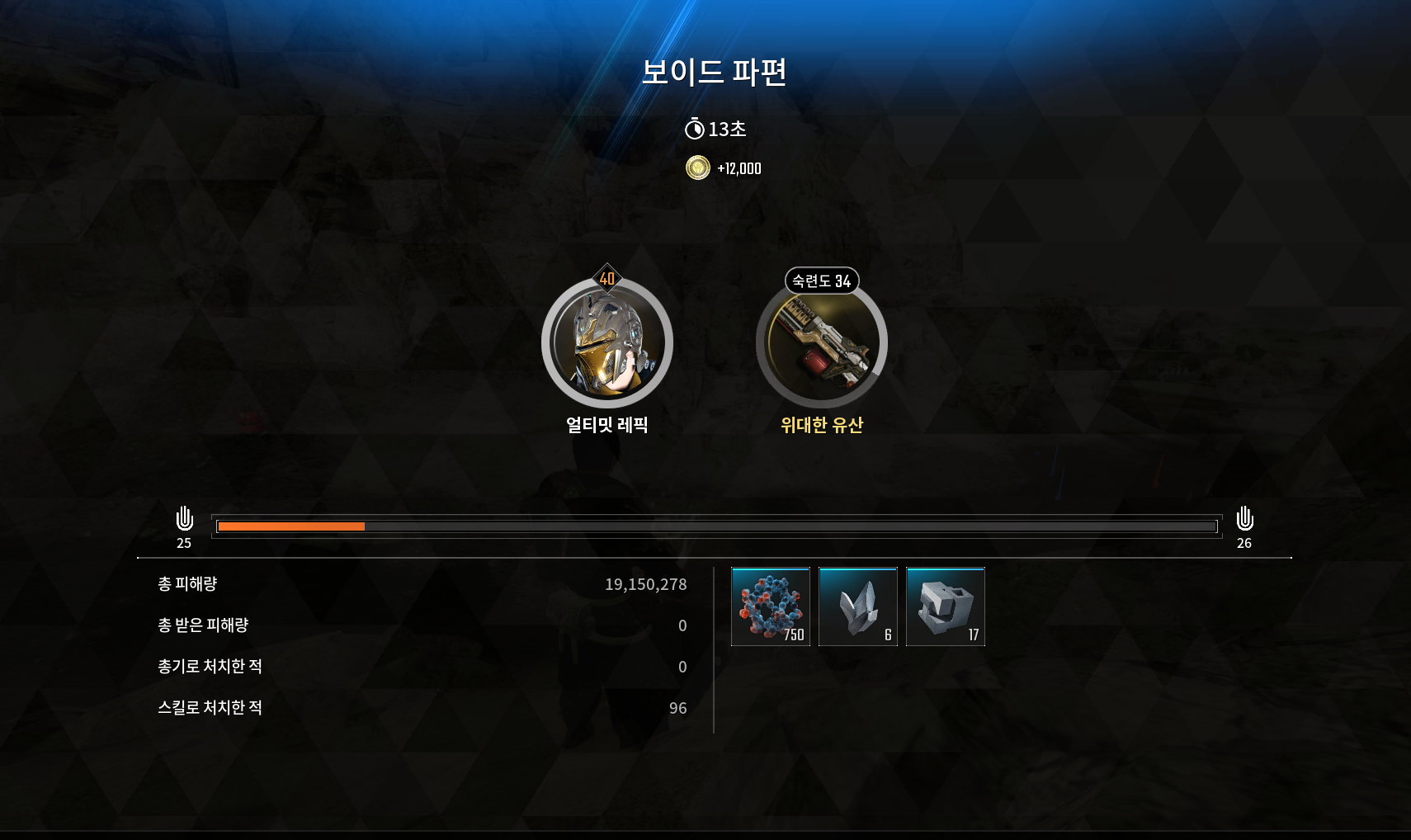Click the 얼티밋 레픽 descendant helmet portrait
Viewport: 1411px width, 840px height.
tap(607, 342)
